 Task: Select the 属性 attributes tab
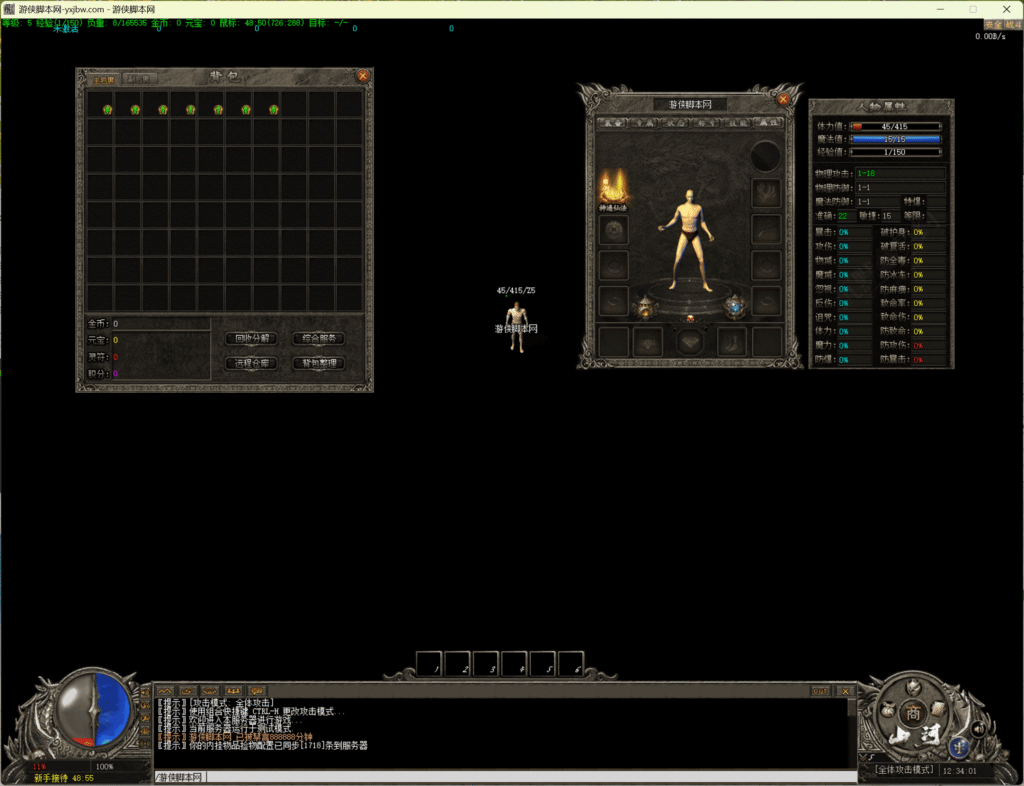point(766,123)
